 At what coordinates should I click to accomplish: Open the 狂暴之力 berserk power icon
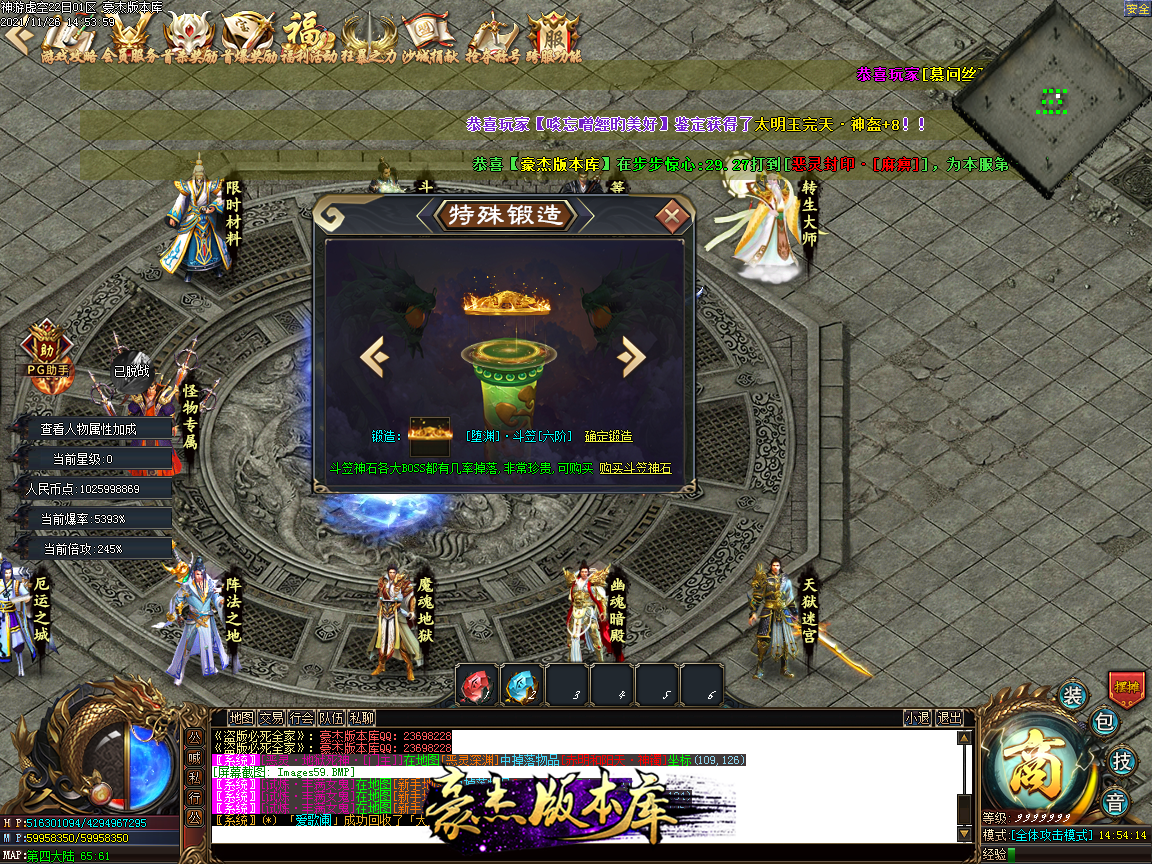click(x=368, y=40)
